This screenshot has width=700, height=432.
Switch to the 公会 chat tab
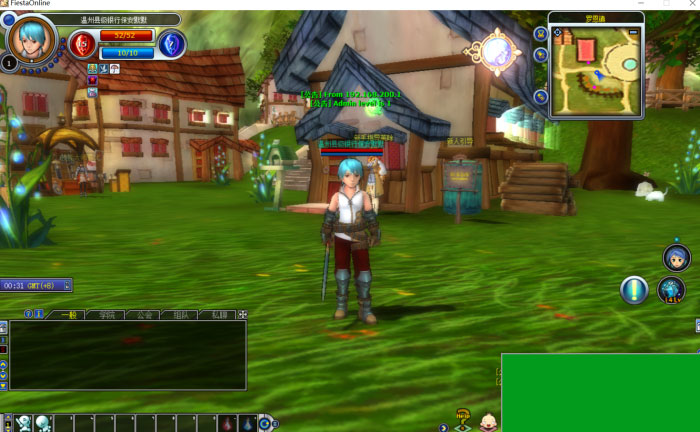click(x=145, y=314)
